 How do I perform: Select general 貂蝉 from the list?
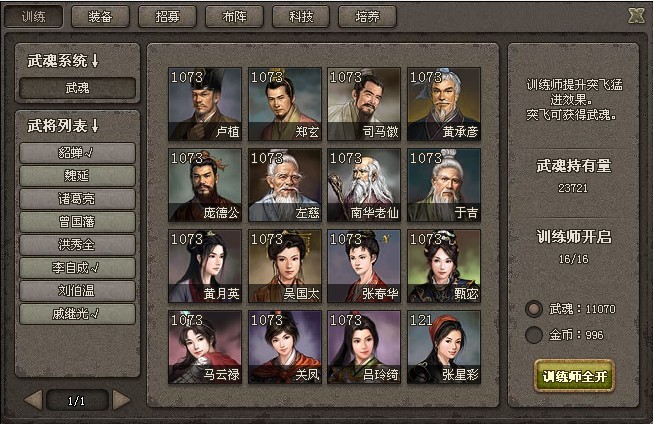[77, 153]
